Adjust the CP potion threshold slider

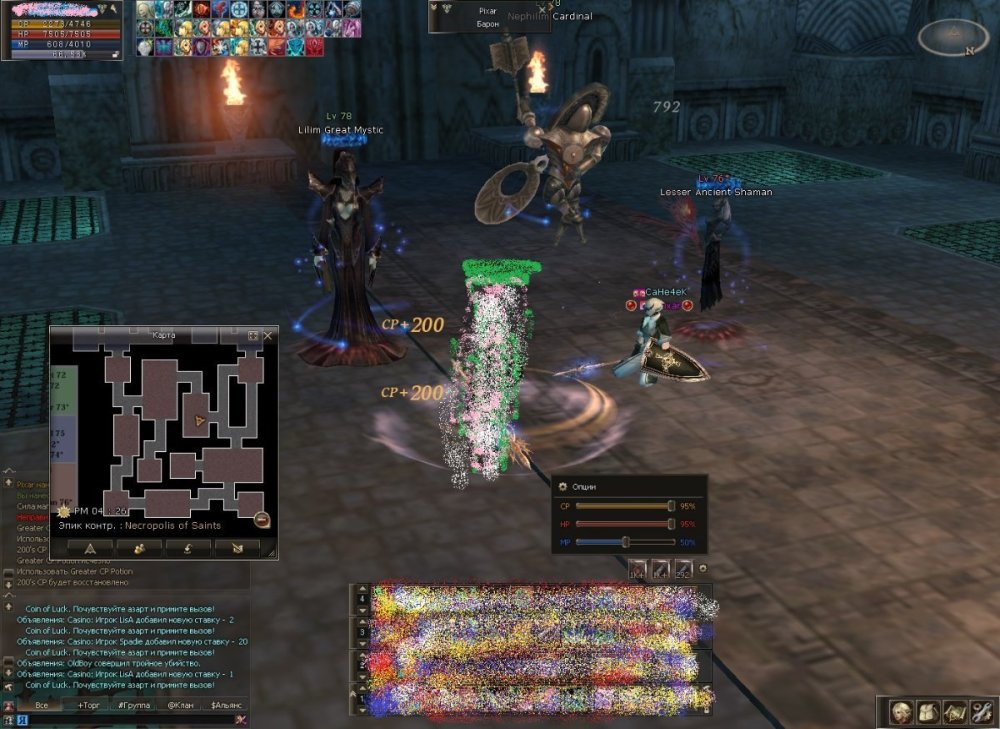(671, 506)
